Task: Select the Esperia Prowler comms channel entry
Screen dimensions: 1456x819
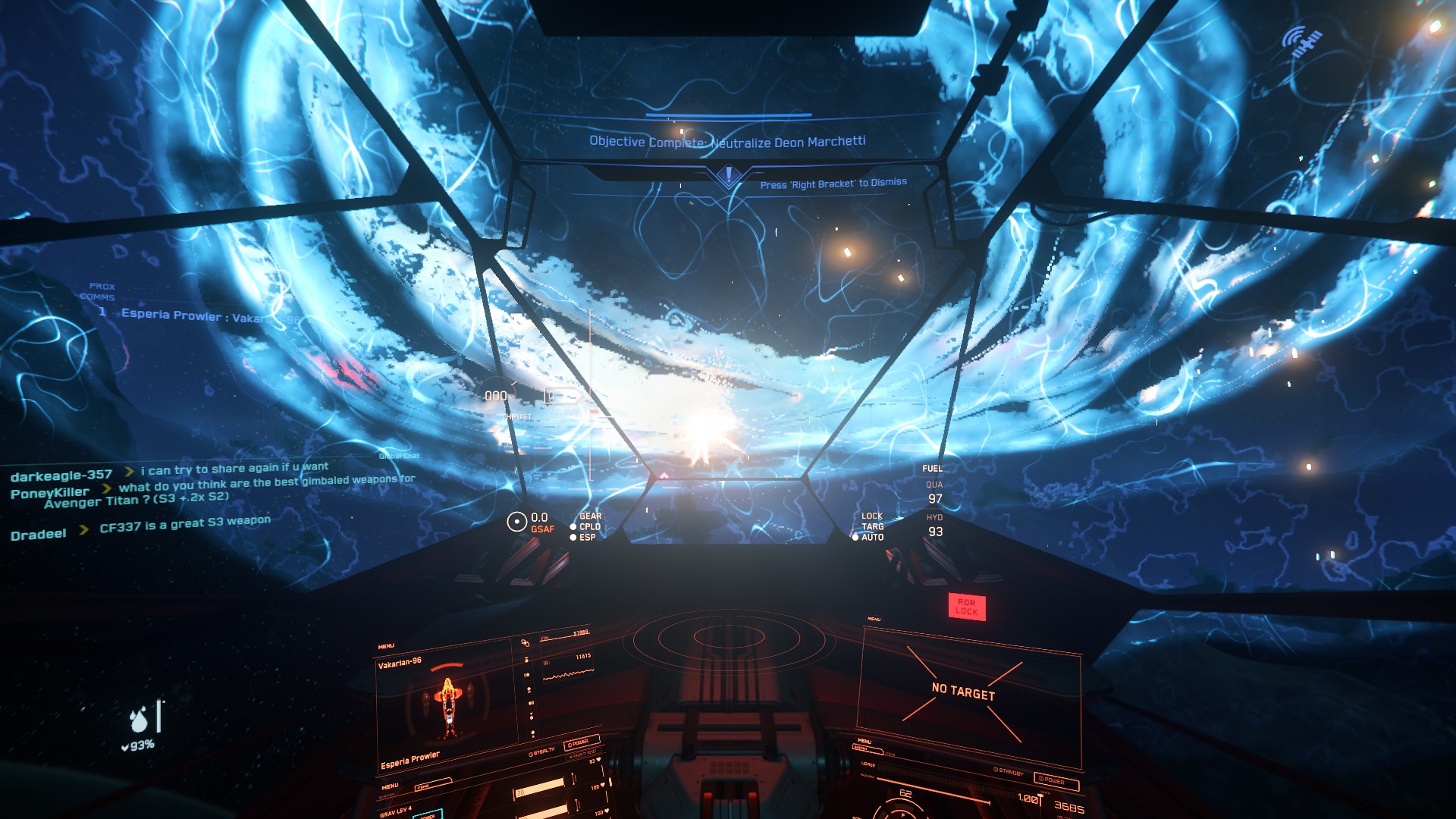Action: tap(197, 315)
